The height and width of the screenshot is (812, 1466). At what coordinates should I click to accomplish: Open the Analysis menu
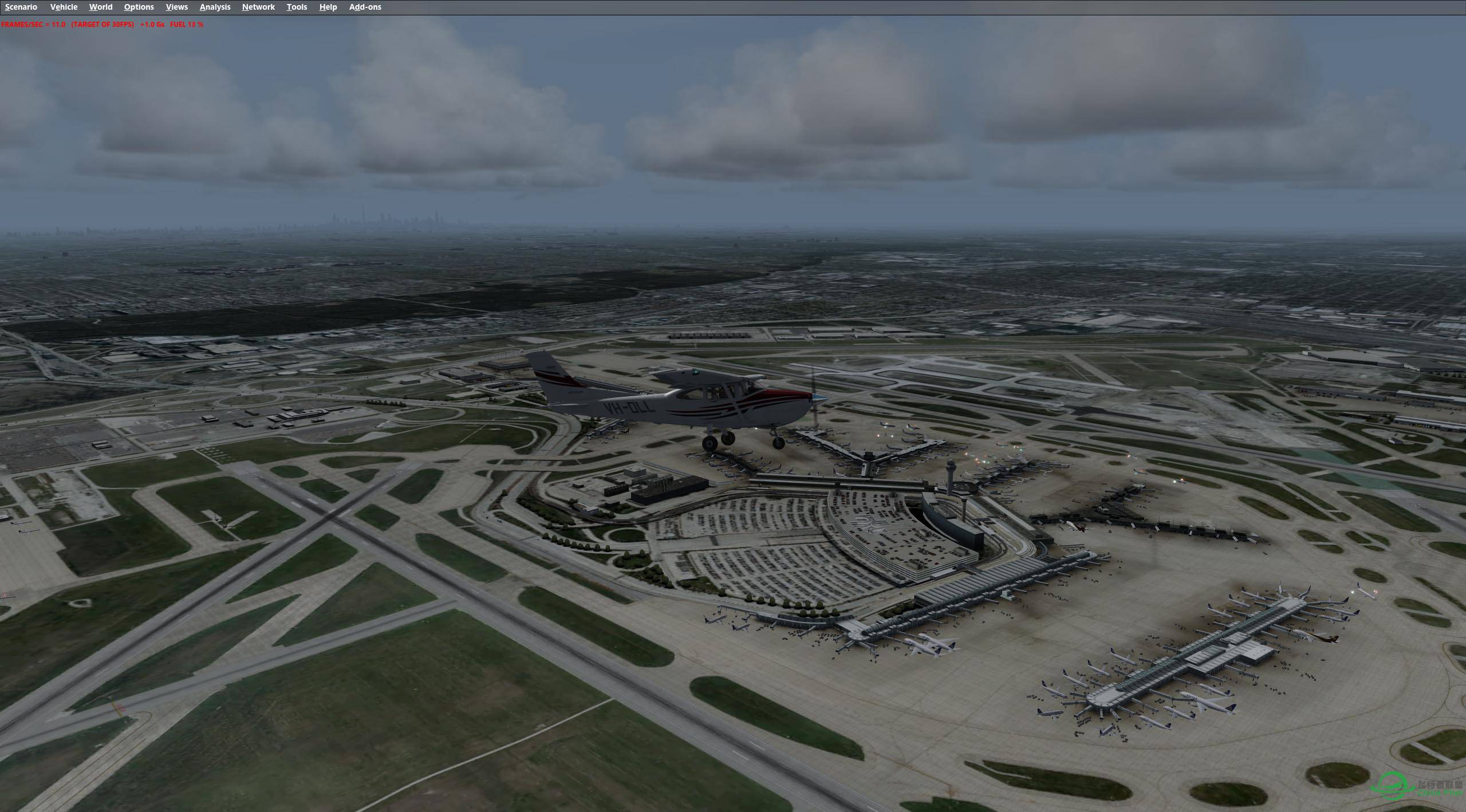pos(215,7)
